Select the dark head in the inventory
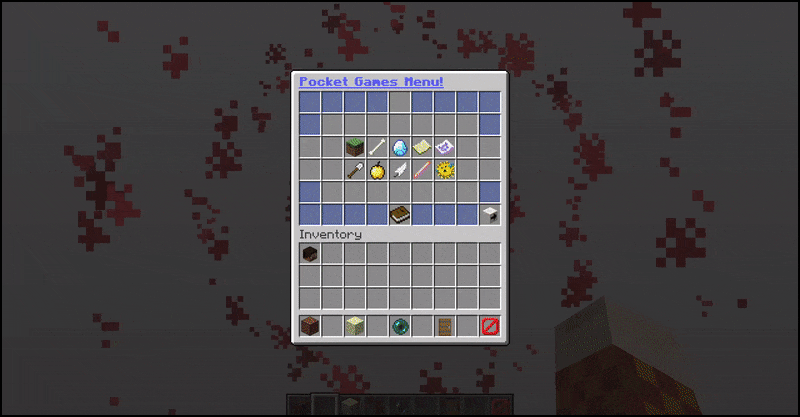800x417 pixels. [310, 254]
